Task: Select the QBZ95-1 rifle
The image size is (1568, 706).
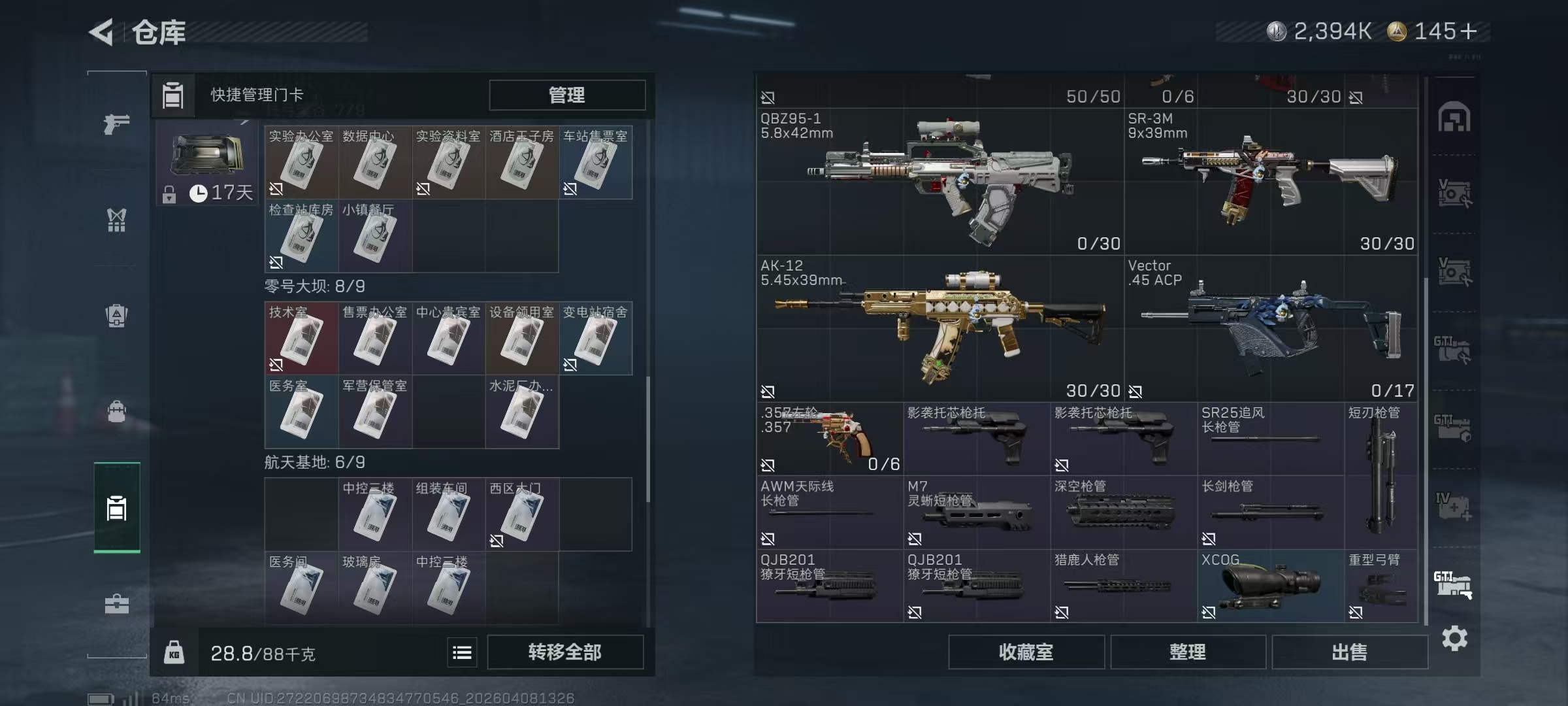Action: pyautogui.click(x=940, y=182)
